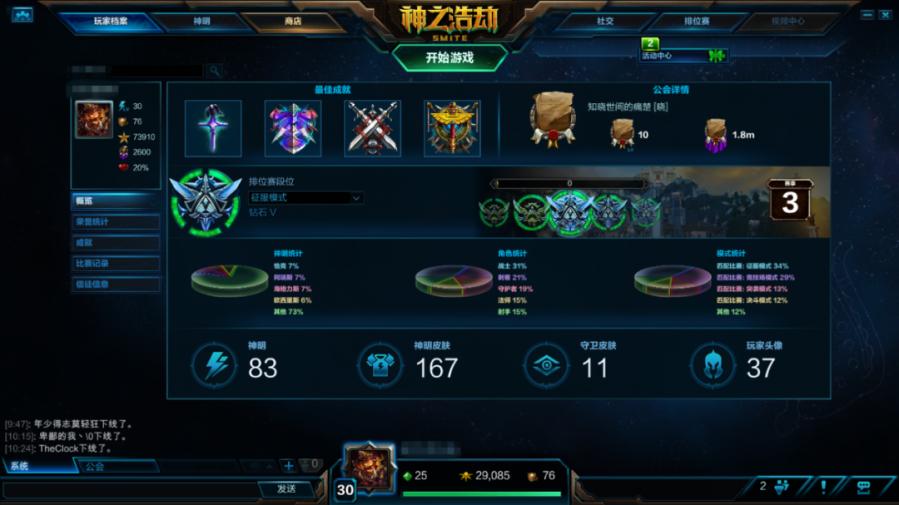Open 成就 achievements in the profile sidebar
This screenshot has height=505, width=899.
pyautogui.click(x=116, y=243)
